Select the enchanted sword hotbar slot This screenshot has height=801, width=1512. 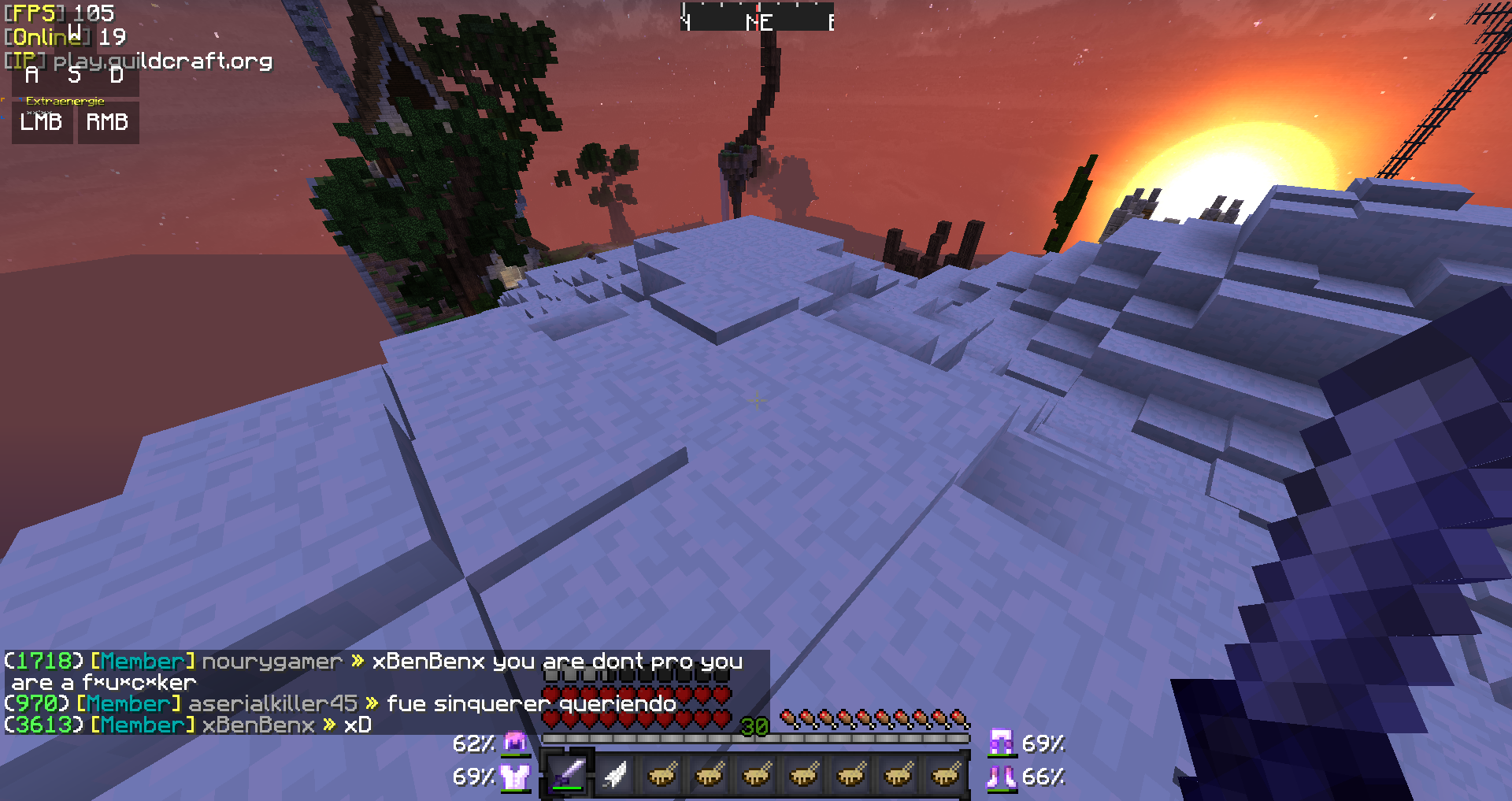pyautogui.click(x=567, y=775)
